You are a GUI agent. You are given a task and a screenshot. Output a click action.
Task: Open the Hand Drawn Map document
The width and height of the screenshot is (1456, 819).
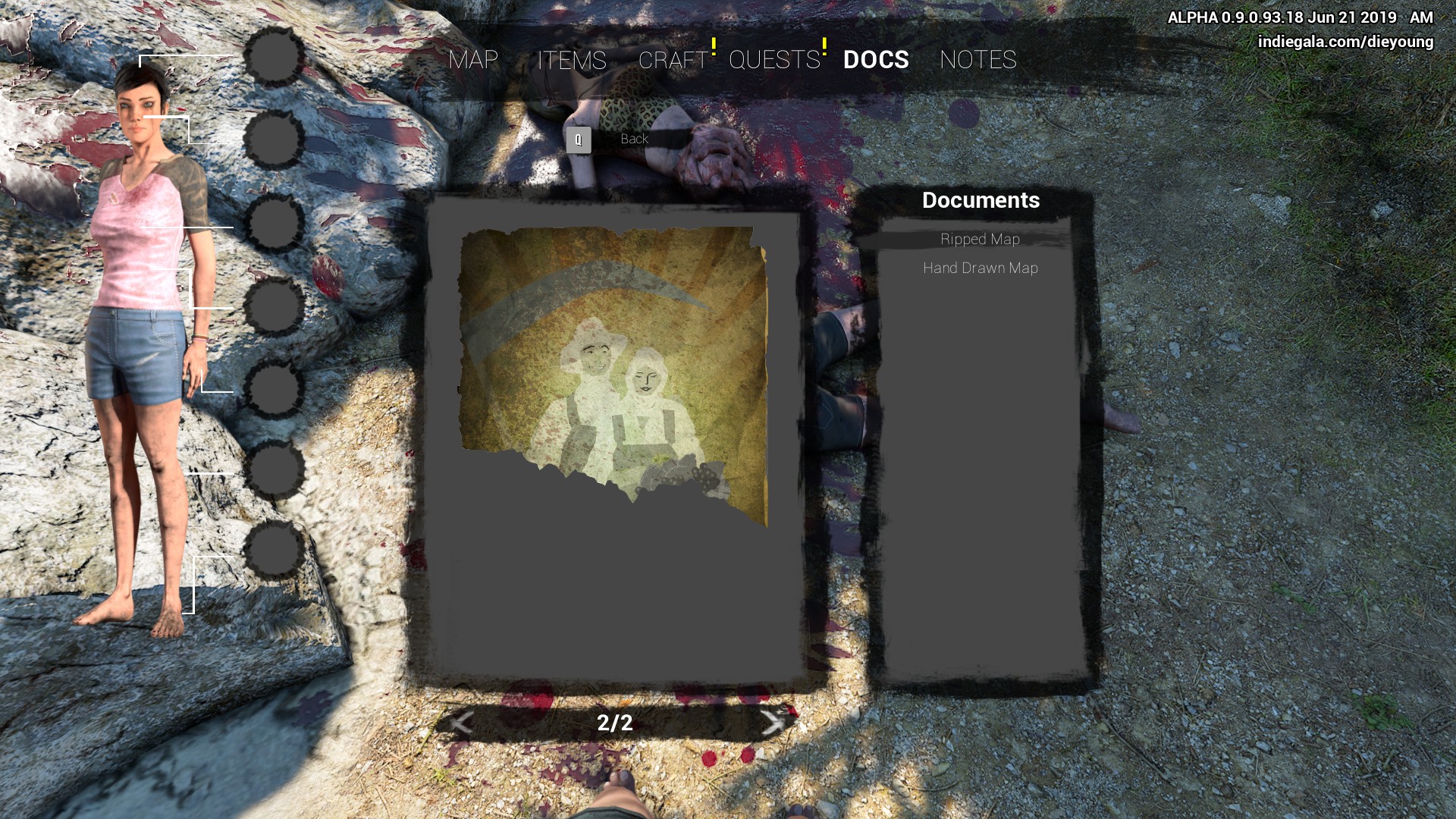[x=980, y=268]
